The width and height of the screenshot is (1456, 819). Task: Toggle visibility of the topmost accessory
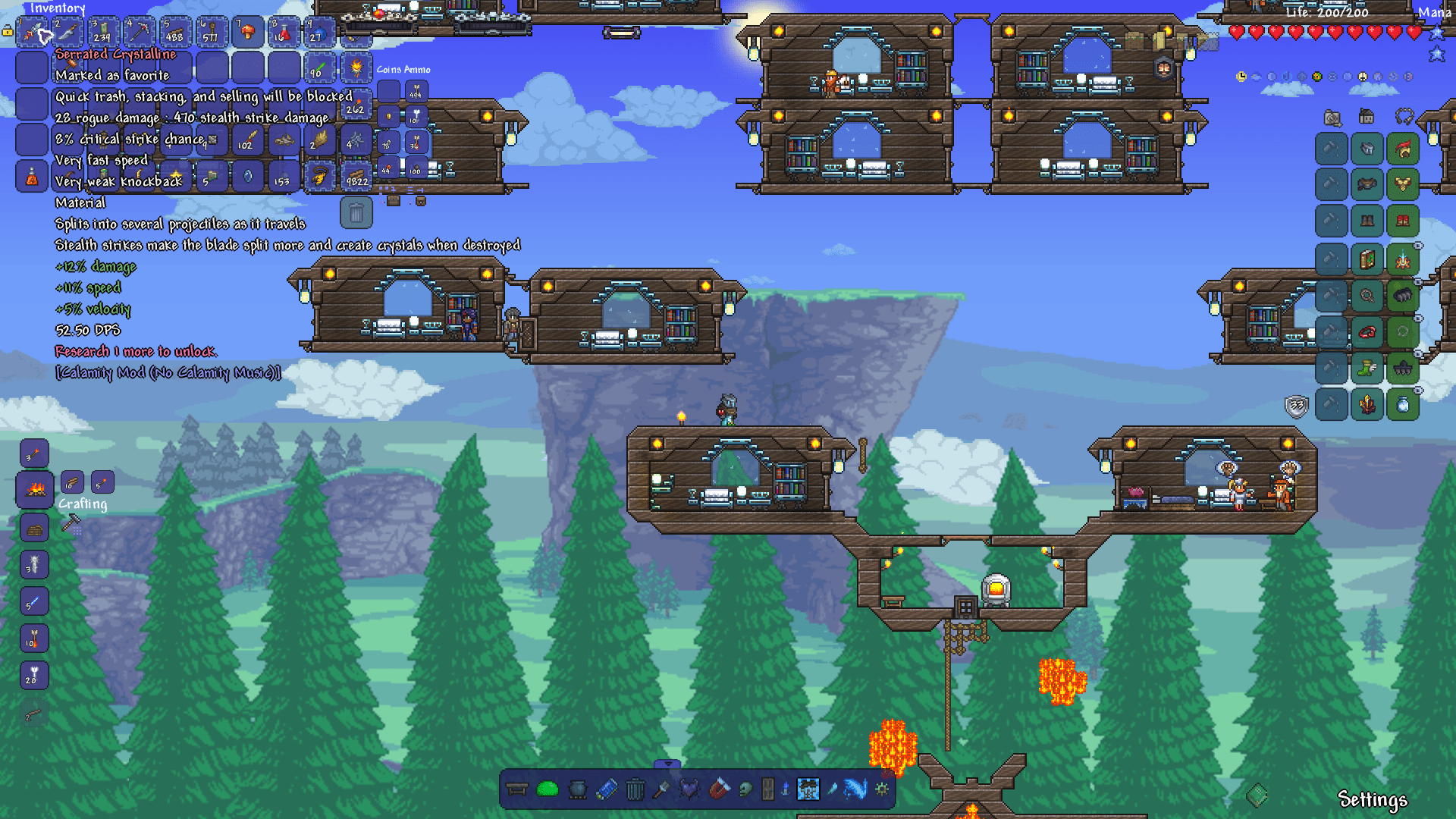(1418, 244)
